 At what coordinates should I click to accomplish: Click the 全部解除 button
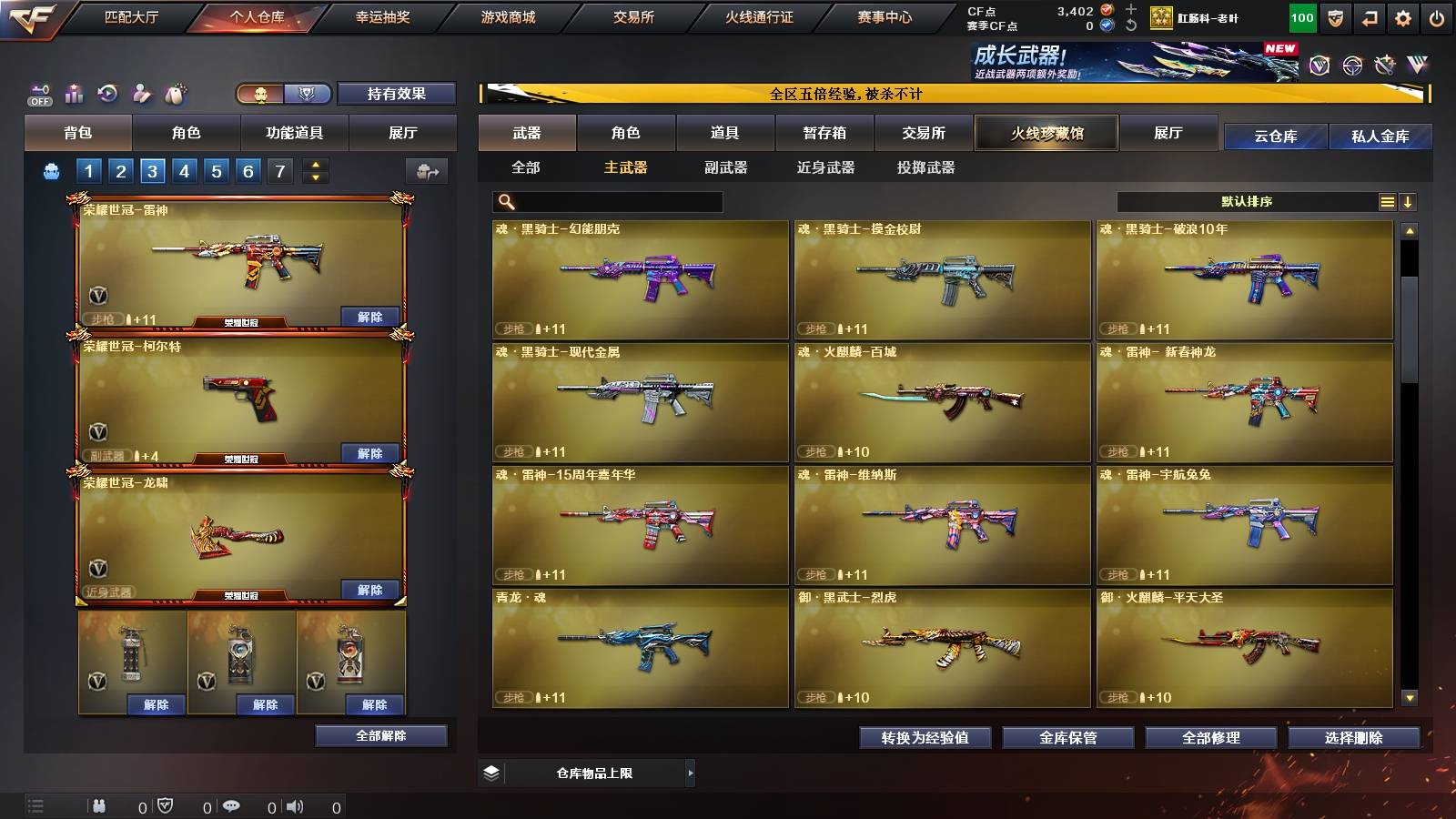pos(379,735)
